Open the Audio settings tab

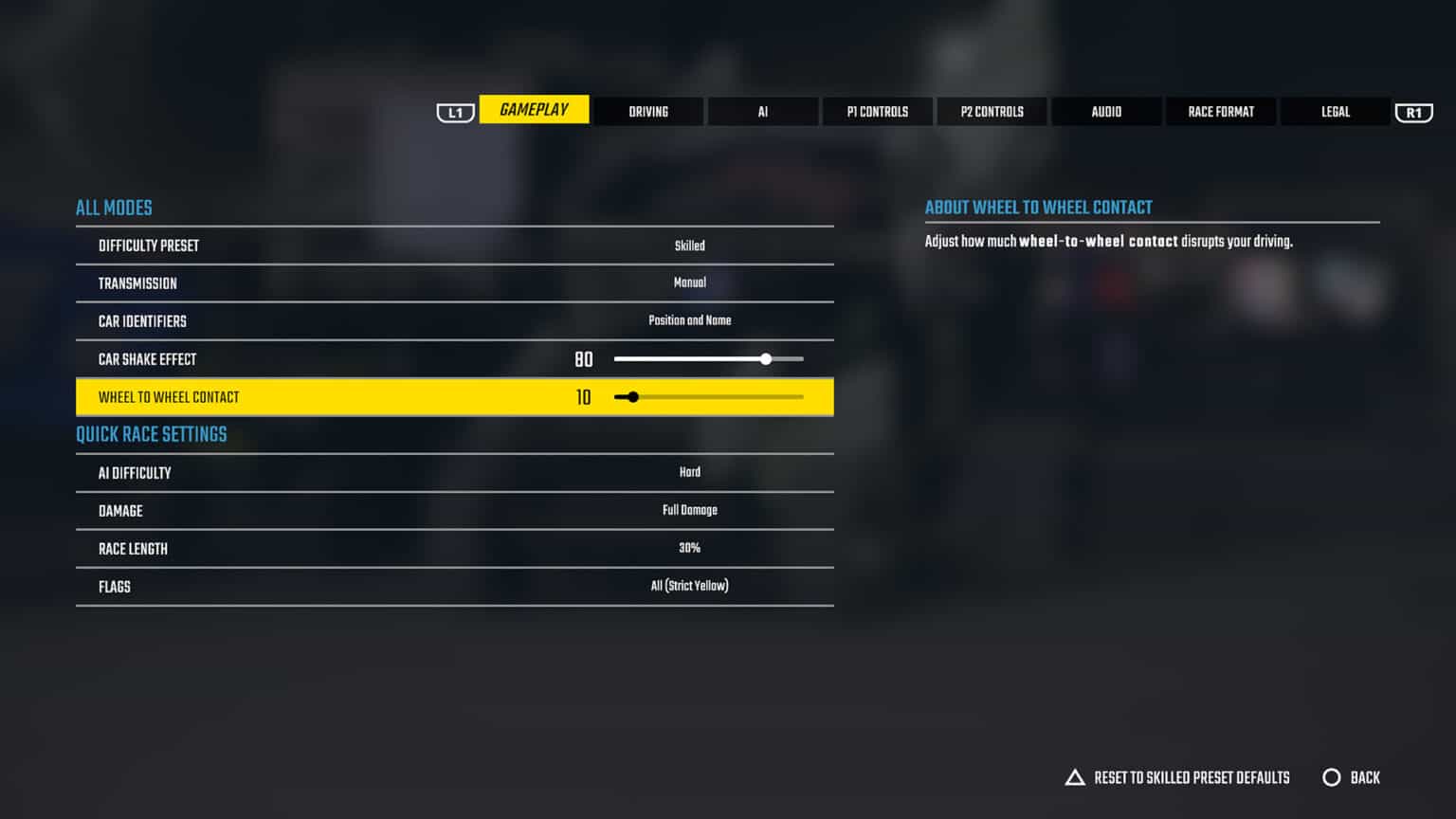click(x=1106, y=111)
